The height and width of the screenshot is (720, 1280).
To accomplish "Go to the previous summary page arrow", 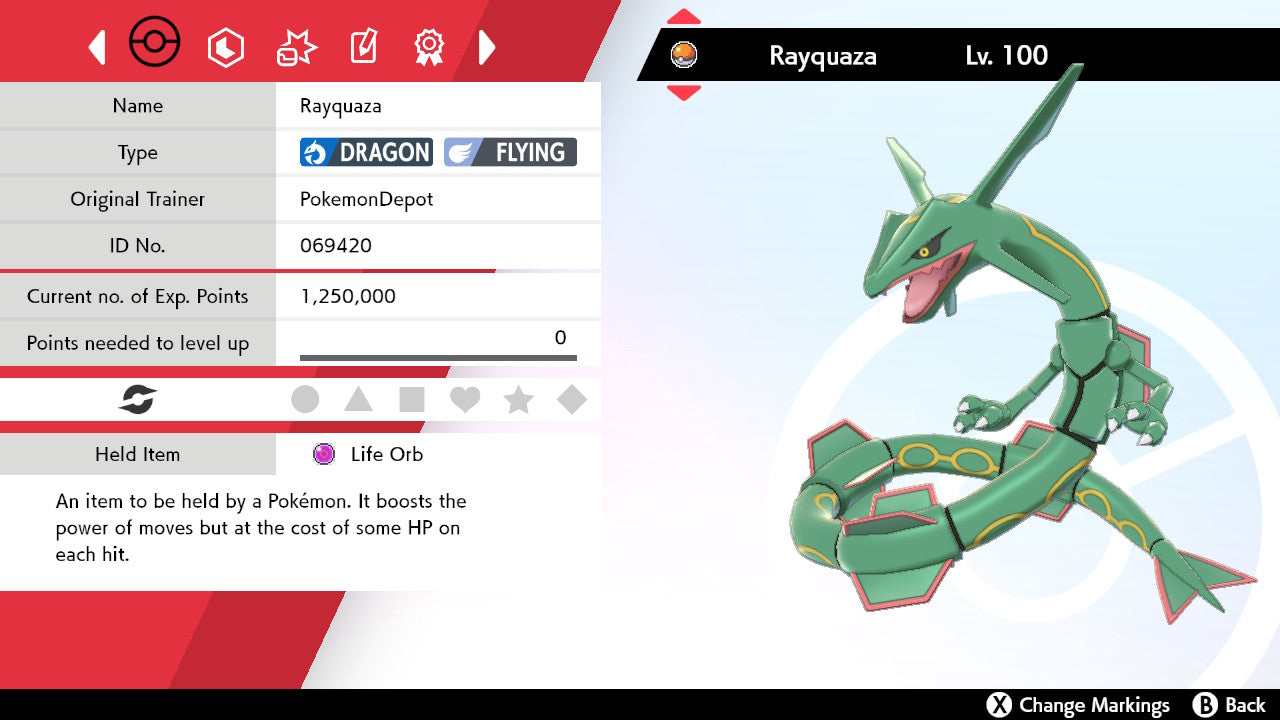I will (x=97, y=47).
